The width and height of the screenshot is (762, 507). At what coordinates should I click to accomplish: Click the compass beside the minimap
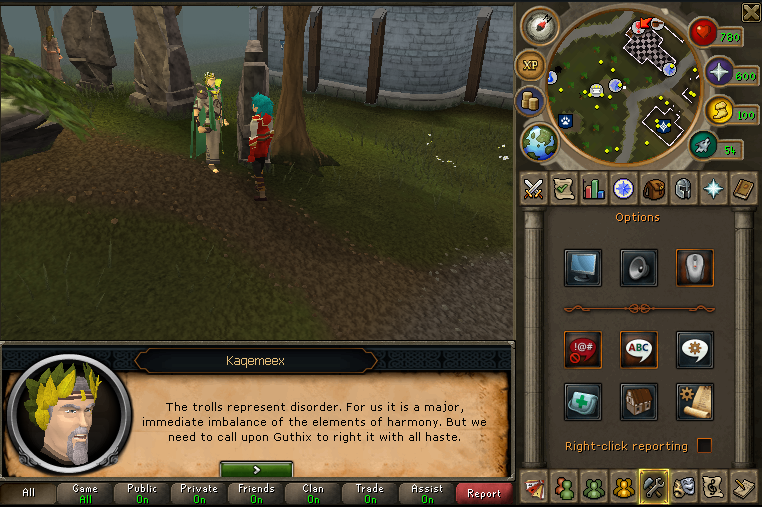pyautogui.click(x=538, y=27)
